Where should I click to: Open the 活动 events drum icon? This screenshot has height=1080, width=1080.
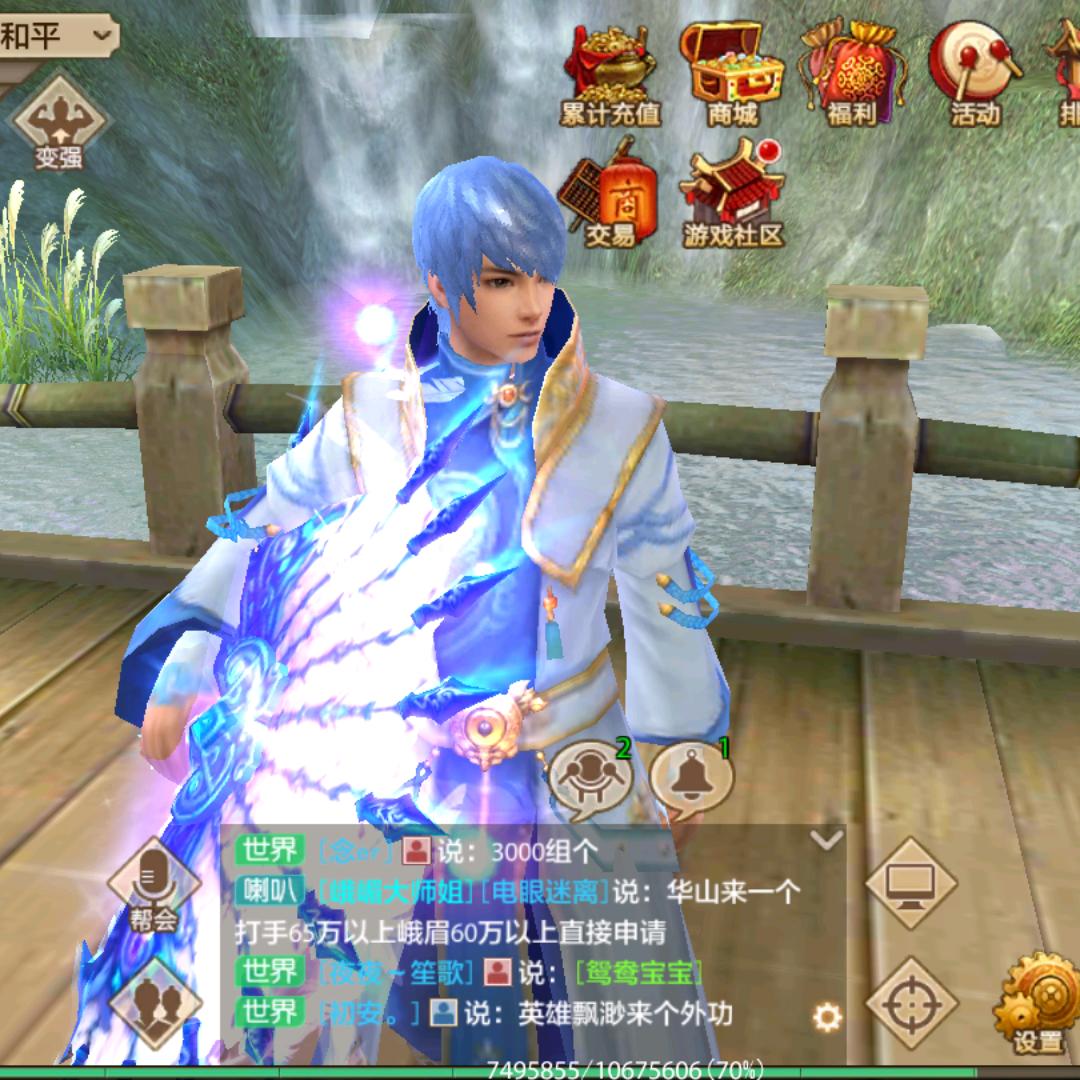[x=974, y=72]
